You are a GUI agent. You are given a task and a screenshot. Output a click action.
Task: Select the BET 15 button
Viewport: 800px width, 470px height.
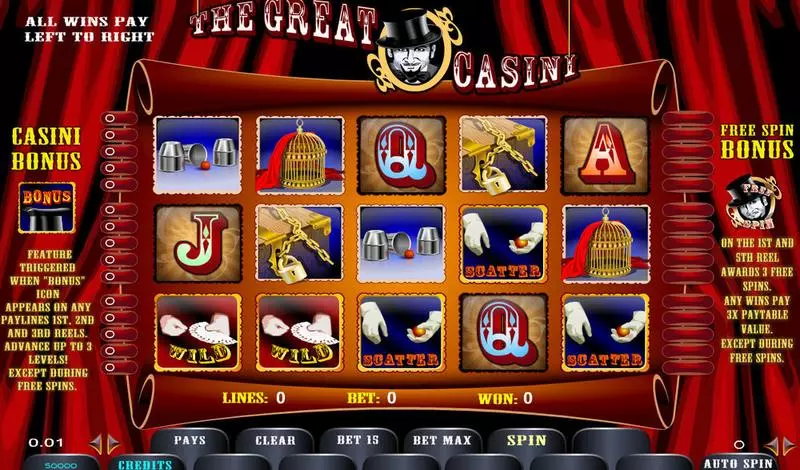coord(357,440)
